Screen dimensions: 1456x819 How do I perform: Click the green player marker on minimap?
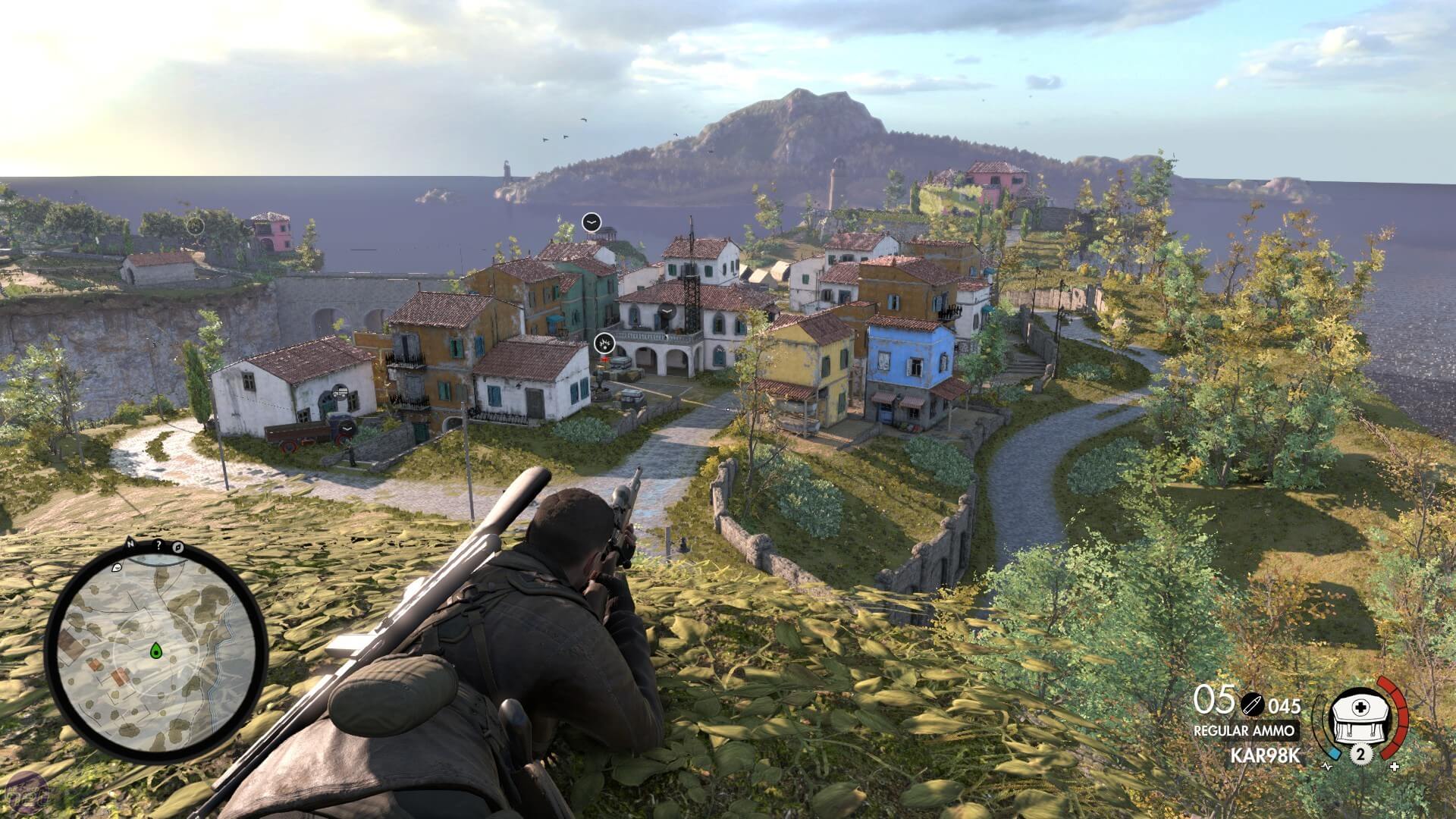(156, 650)
